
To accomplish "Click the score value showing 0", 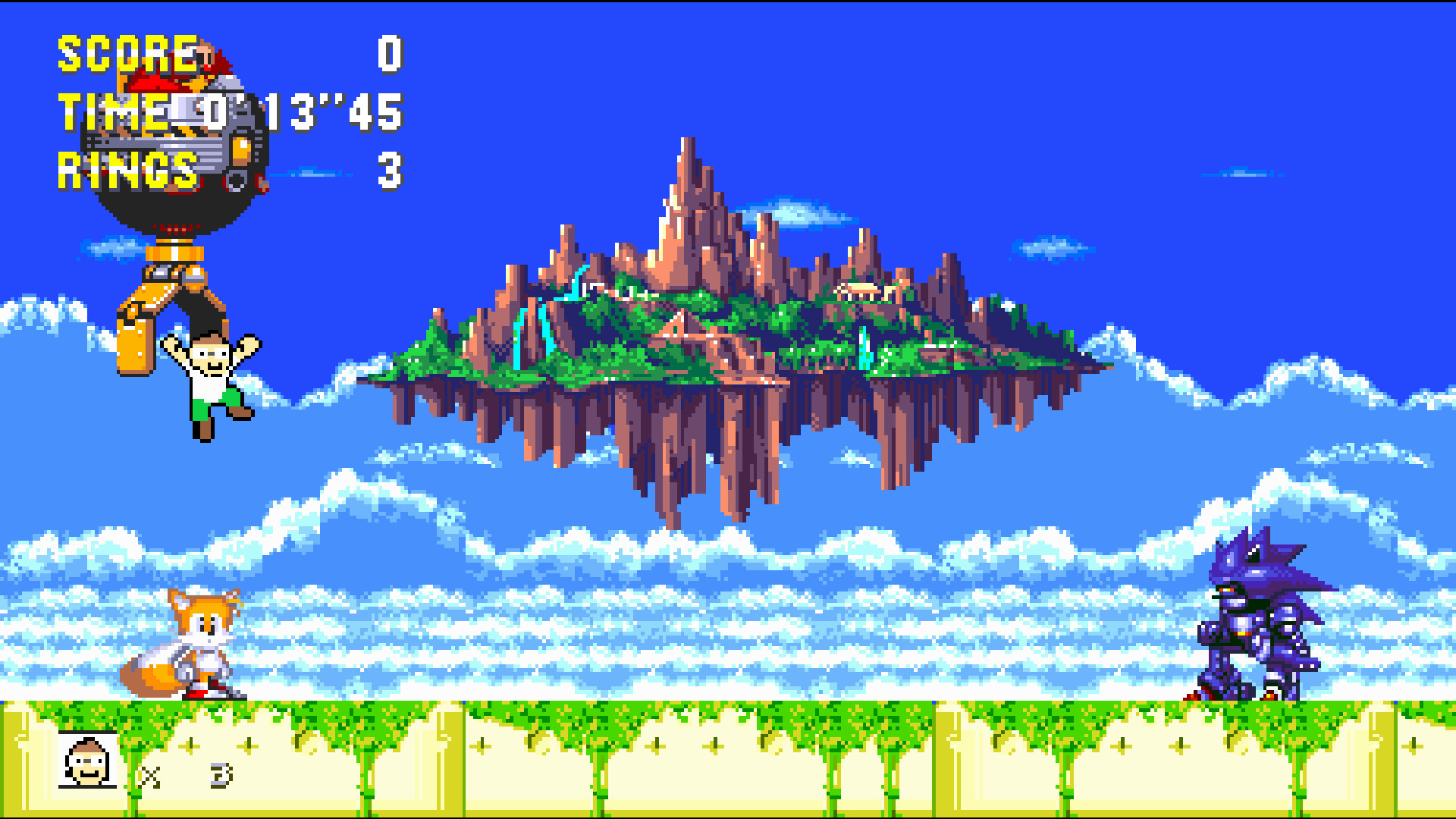I will pyautogui.click(x=388, y=55).
